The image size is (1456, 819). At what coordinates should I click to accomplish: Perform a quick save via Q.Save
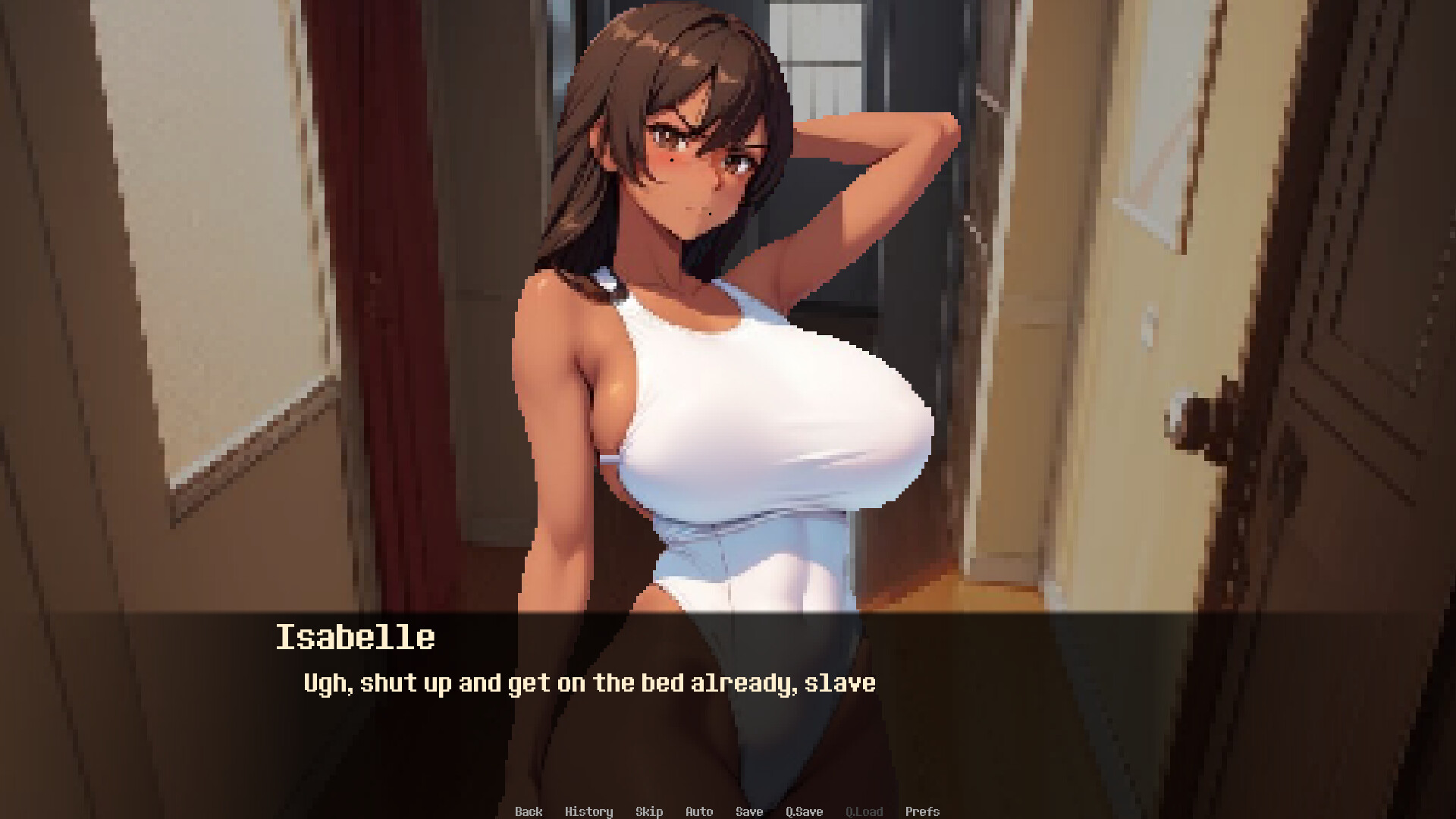tap(804, 811)
